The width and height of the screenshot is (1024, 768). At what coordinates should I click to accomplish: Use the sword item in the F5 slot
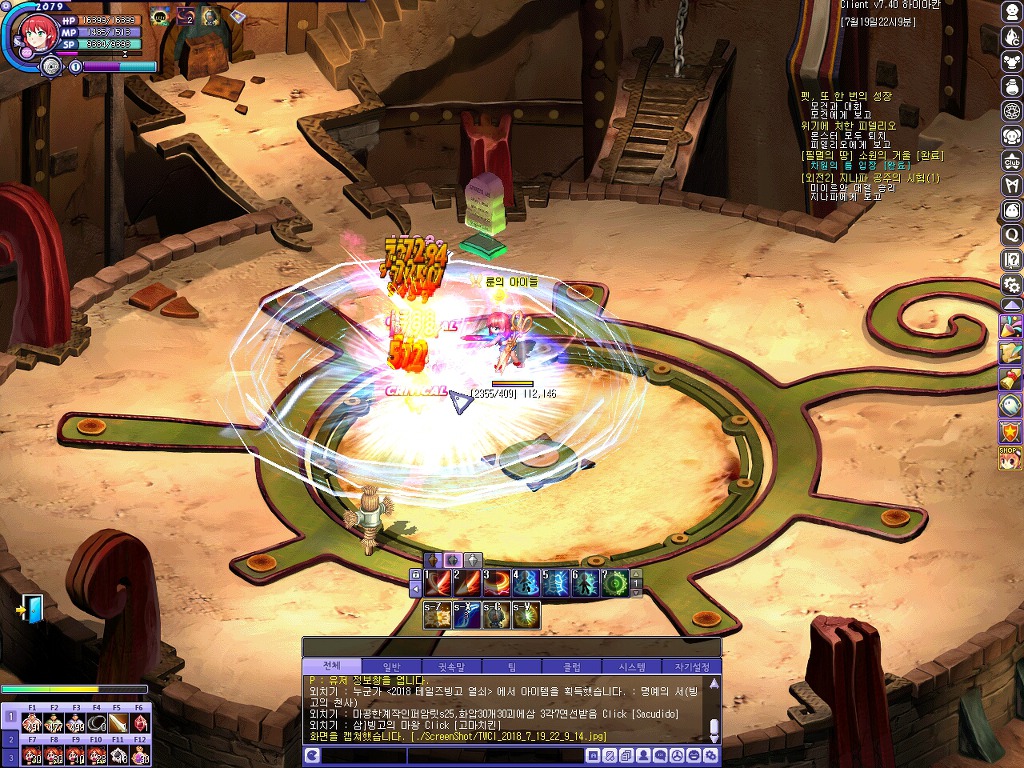(119, 723)
